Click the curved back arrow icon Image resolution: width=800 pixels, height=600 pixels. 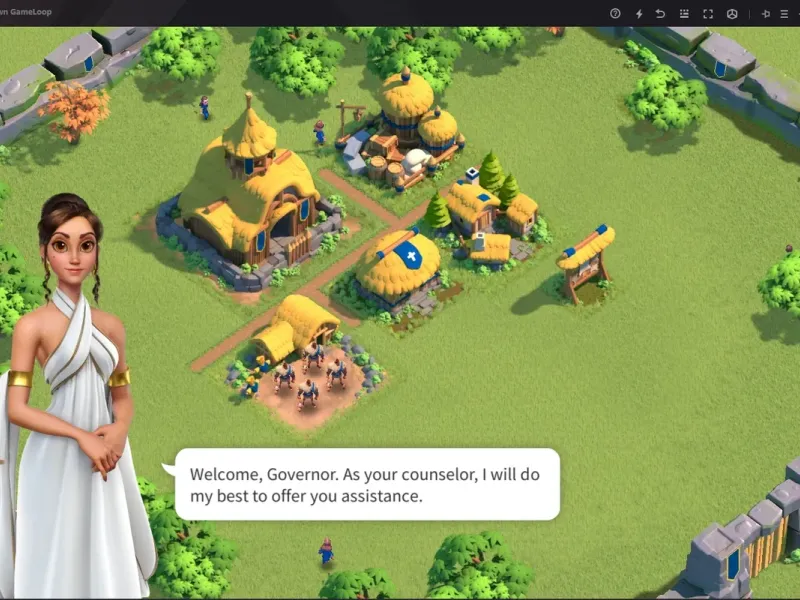click(660, 13)
